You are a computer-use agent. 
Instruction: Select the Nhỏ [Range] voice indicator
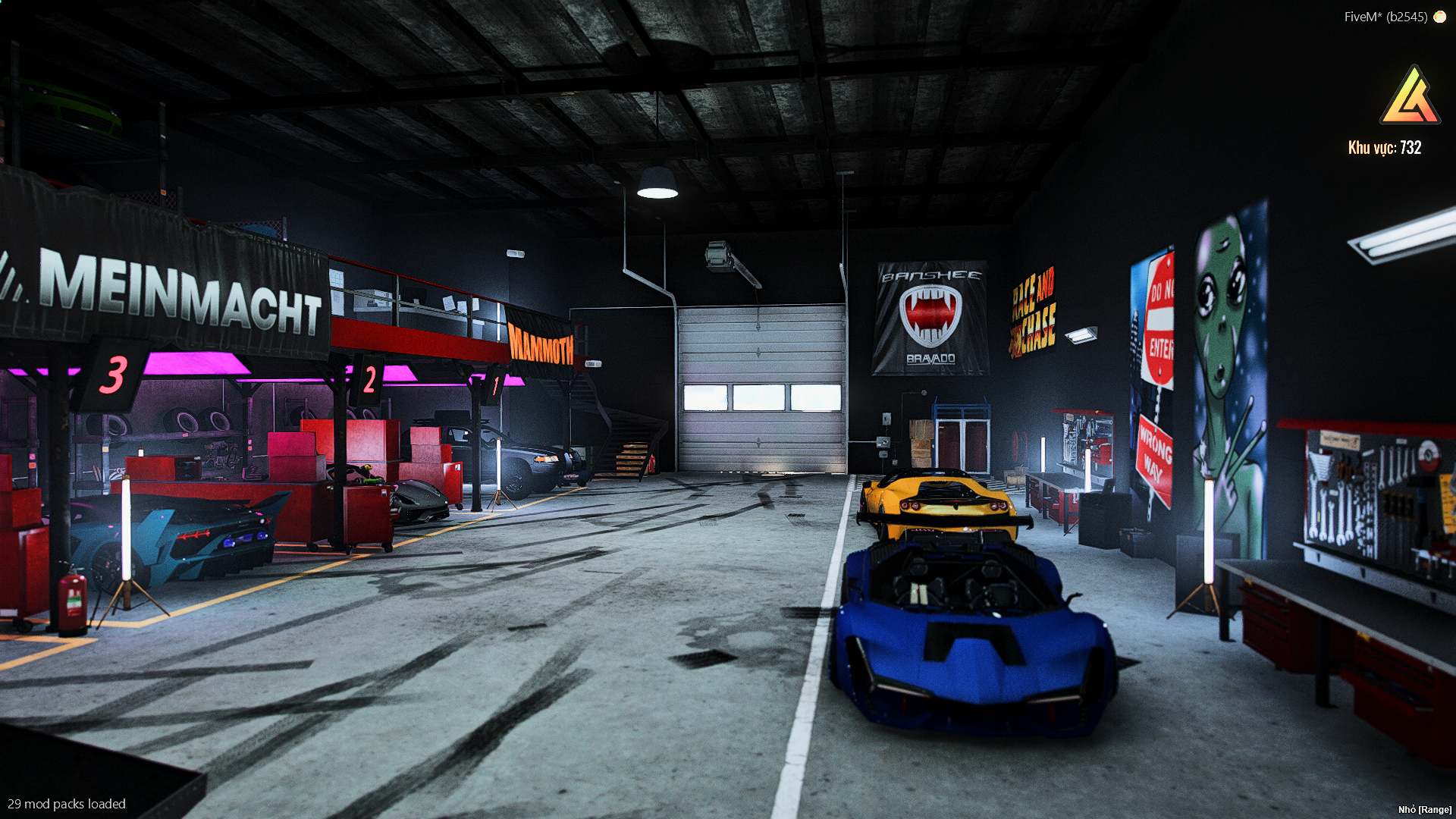coord(1424,809)
